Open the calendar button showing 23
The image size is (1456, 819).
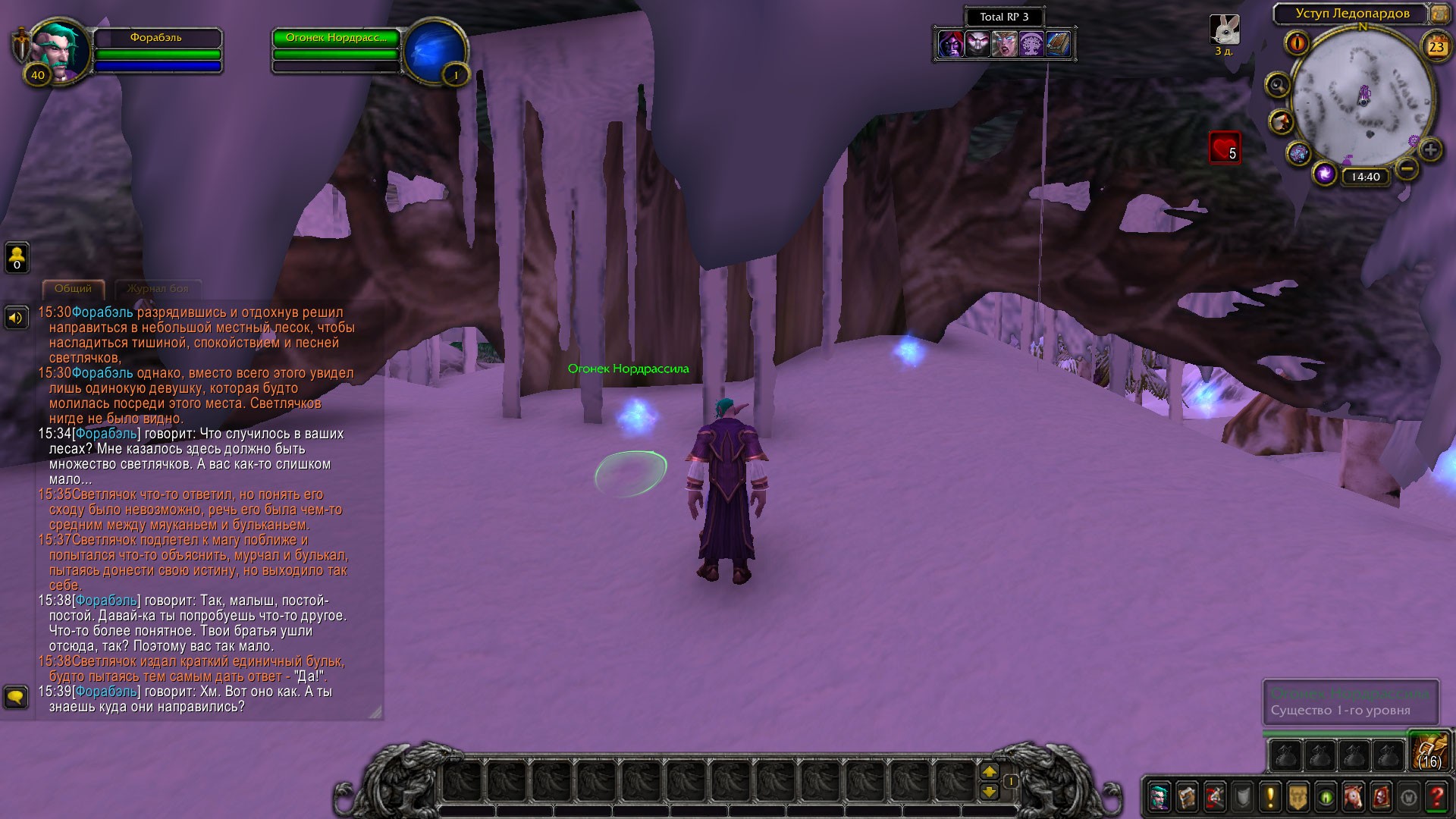tap(1436, 47)
